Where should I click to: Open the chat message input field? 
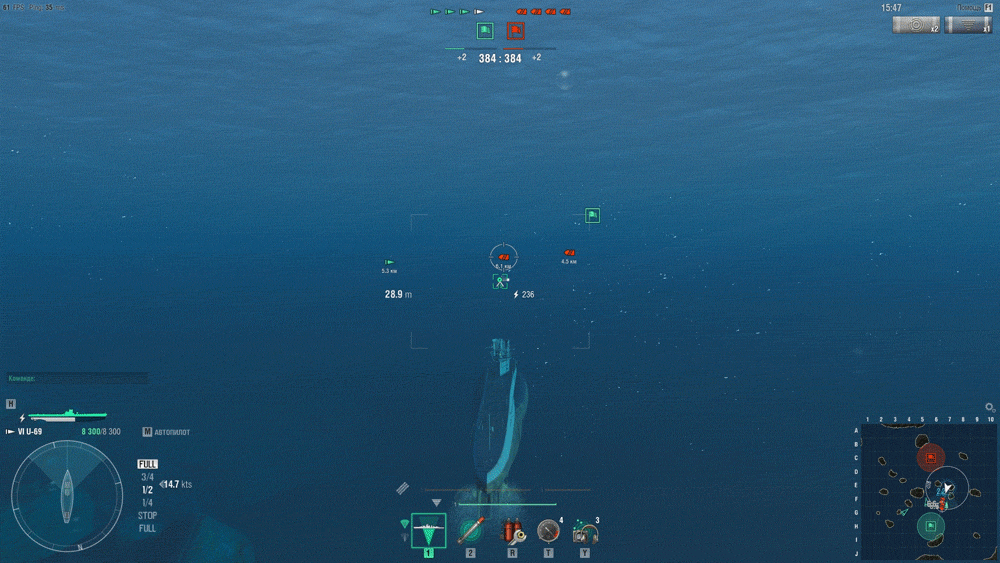pyautogui.click(x=78, y=378)
